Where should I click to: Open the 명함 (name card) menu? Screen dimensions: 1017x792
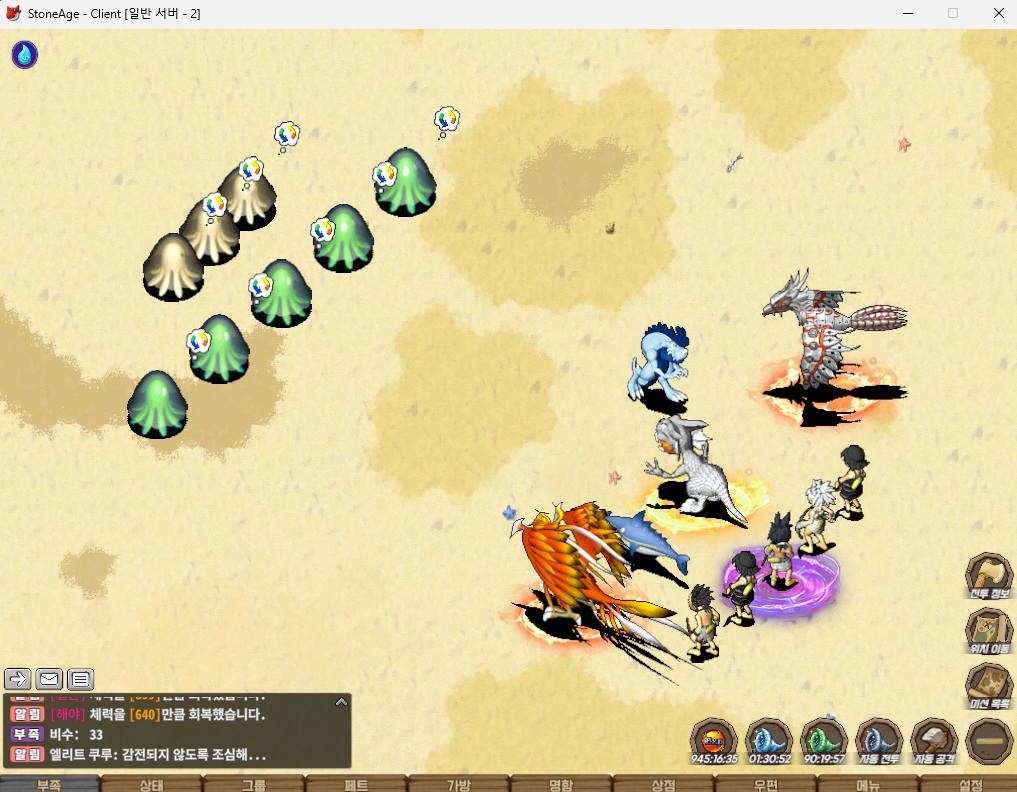pos(561,784)
